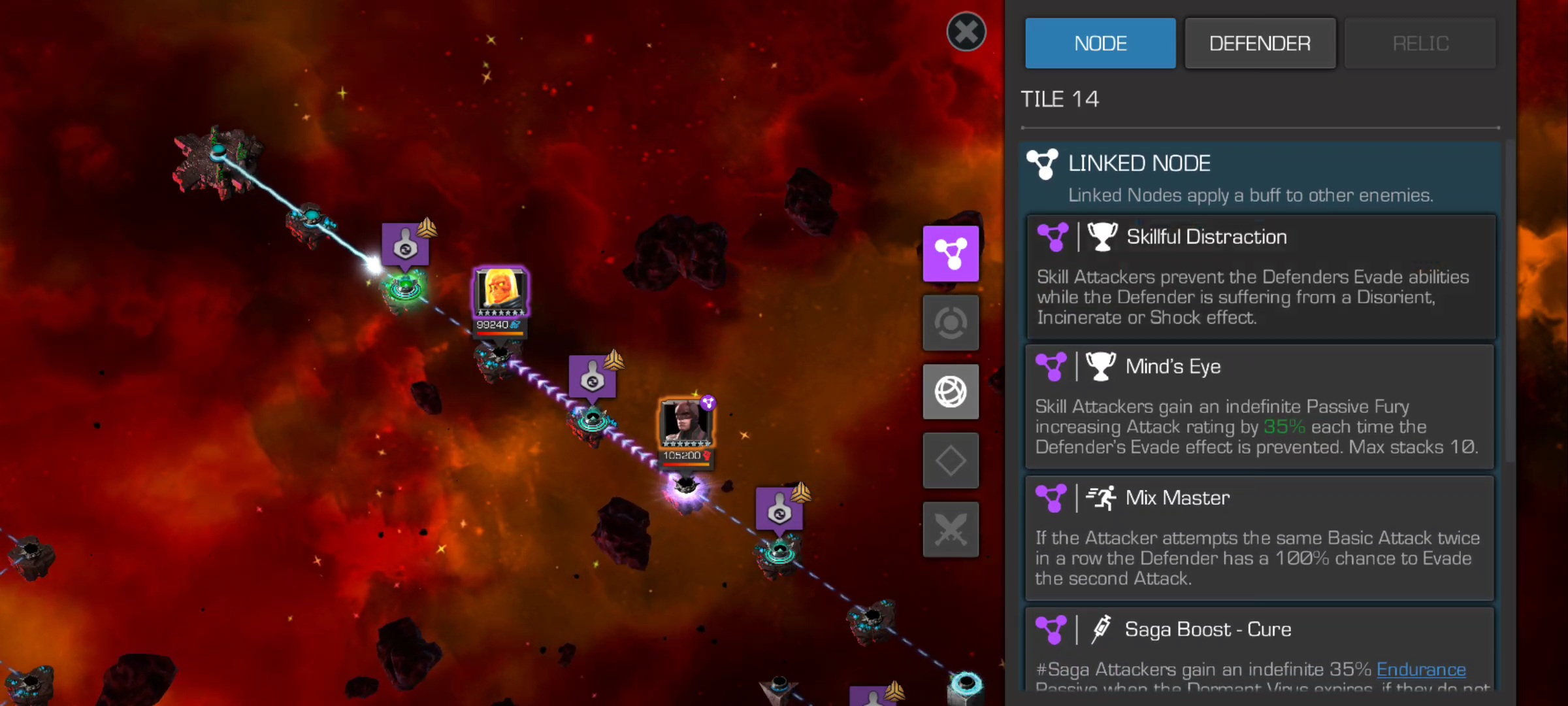
Task: Select the greyed-out RELIC tab
Action: coord(1420,43)
